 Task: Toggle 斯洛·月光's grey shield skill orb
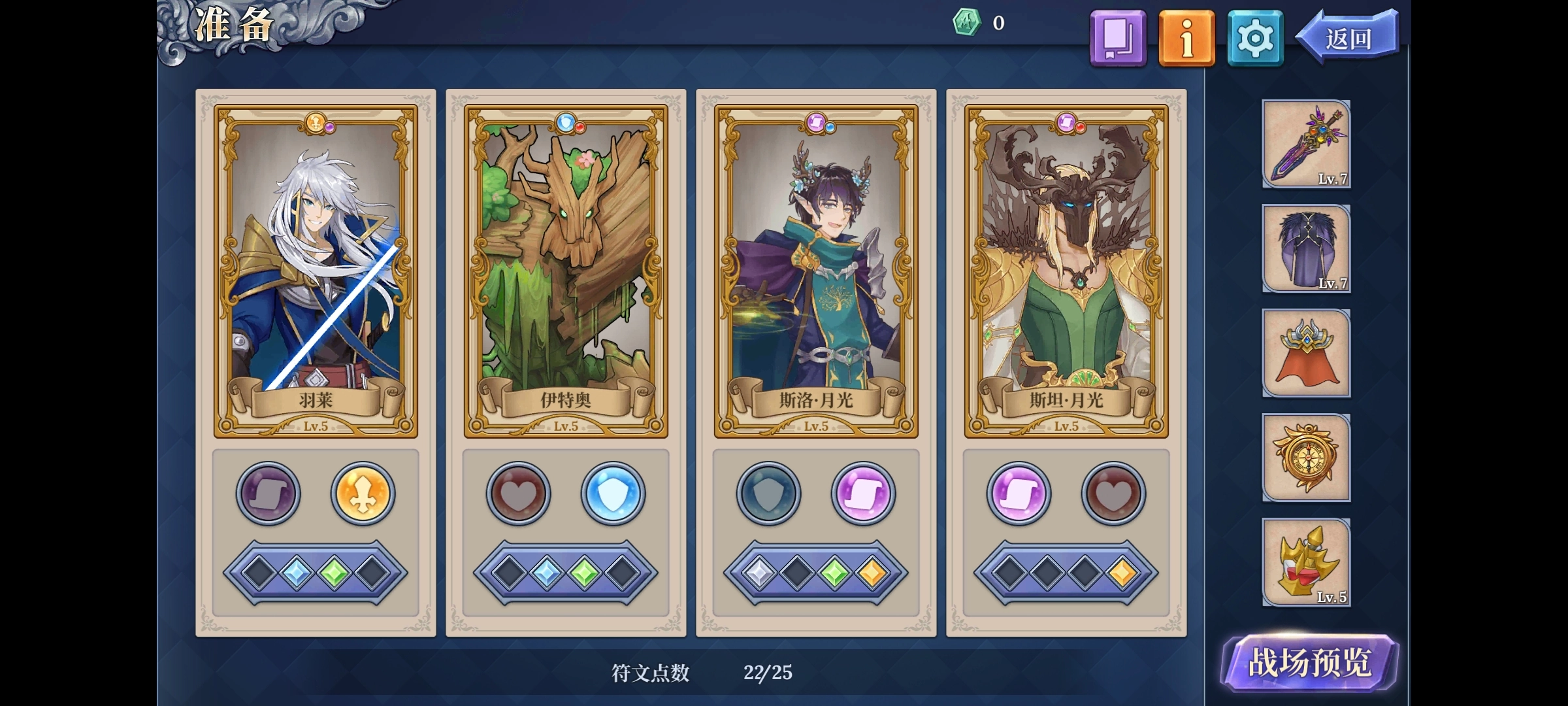tap(768, 494)
